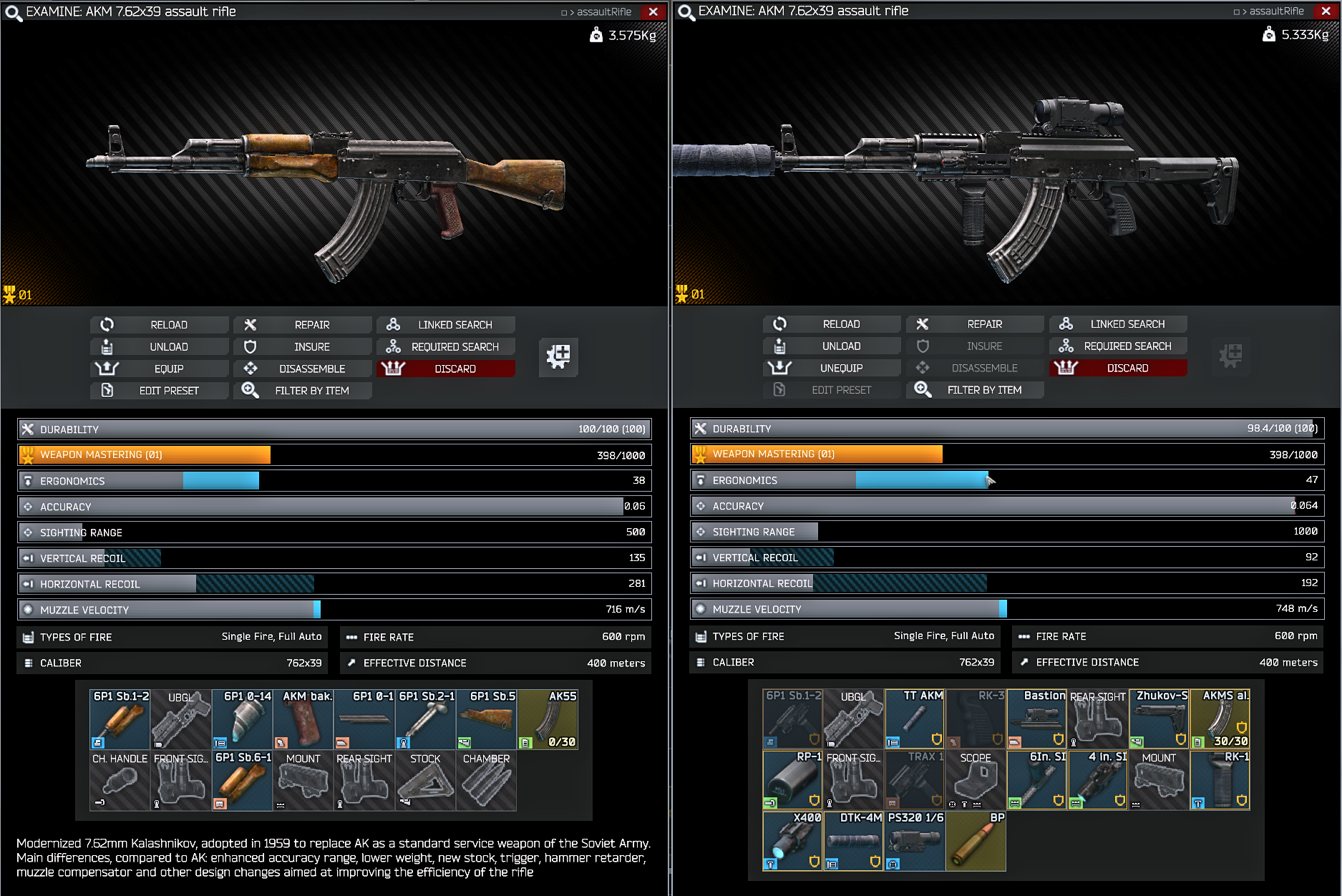This screenshot has height=896, width=1342.
Task: Click the Muzzle Velocity stat icon
Action: coord(26,609)
